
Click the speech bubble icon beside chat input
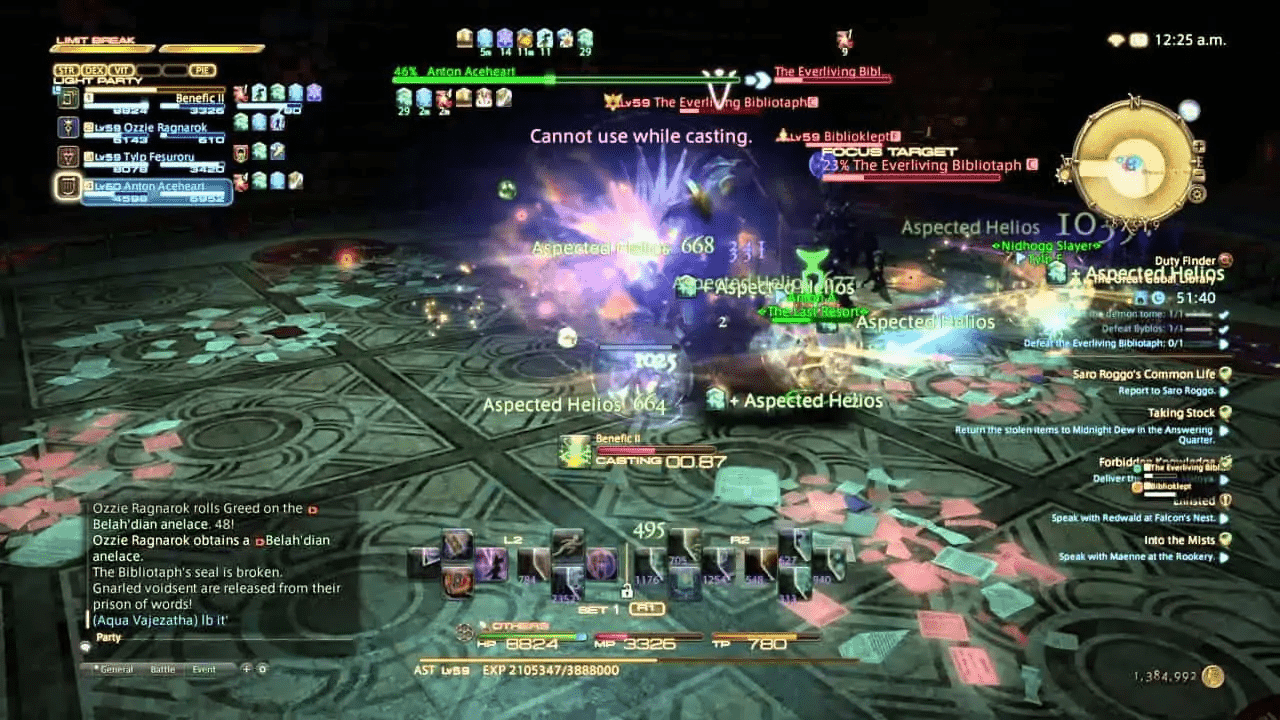tap(85, 647)
